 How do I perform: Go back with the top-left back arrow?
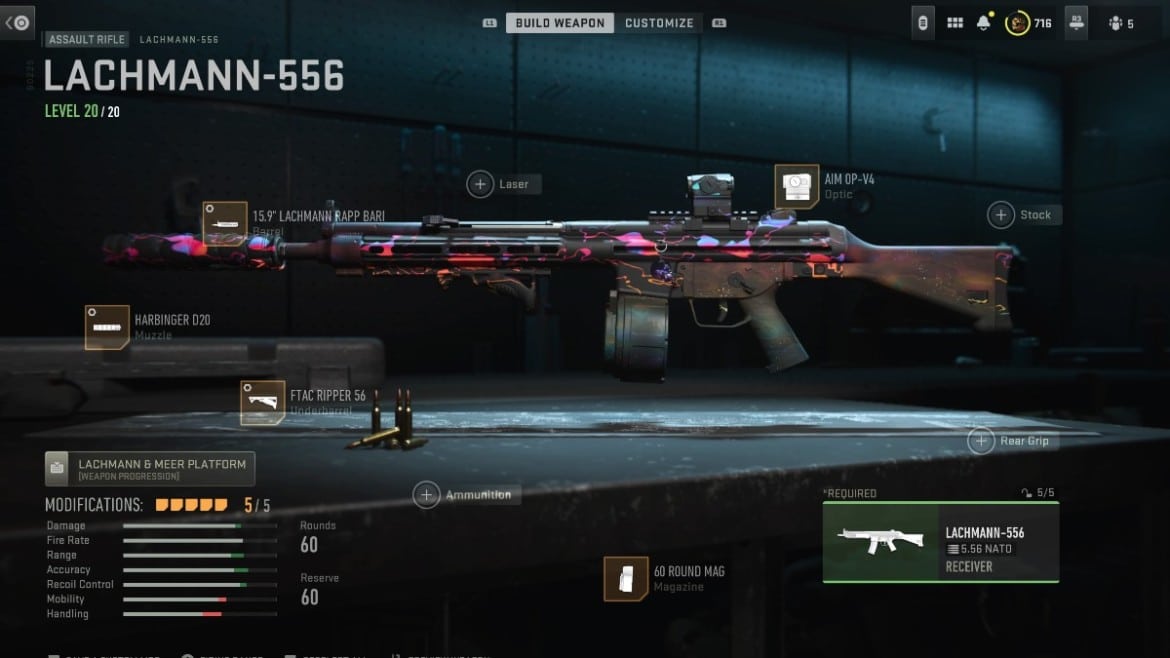tap(18, 22)
